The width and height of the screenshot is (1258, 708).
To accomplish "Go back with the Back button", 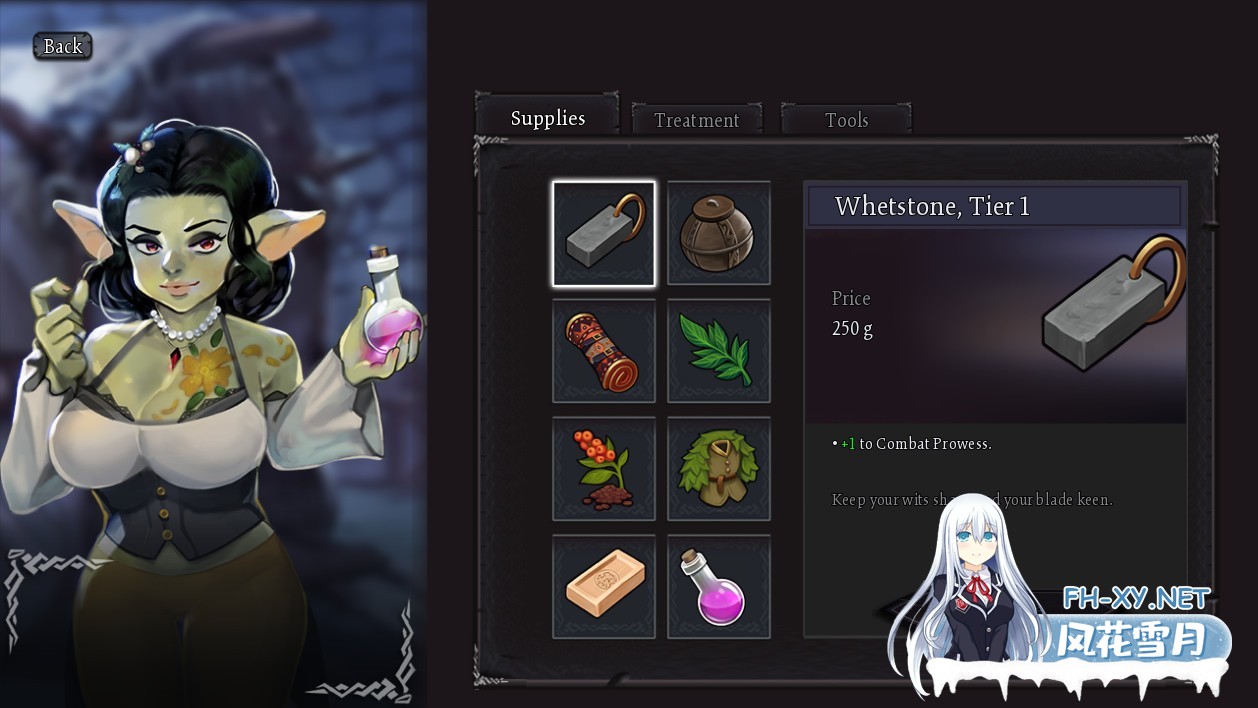I will 62,46.
